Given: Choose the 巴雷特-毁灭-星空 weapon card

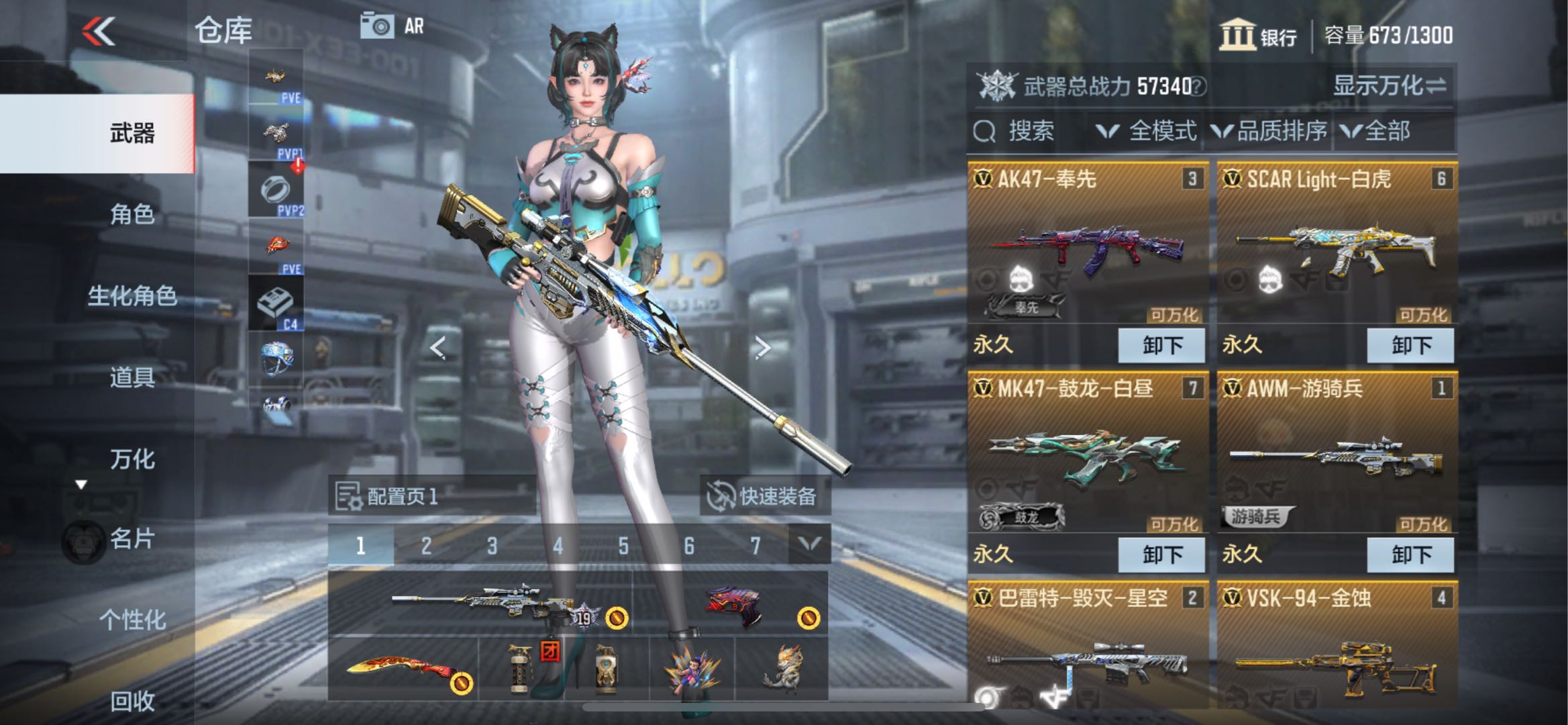Looking at the screenshot, I should pos(1087,651).
